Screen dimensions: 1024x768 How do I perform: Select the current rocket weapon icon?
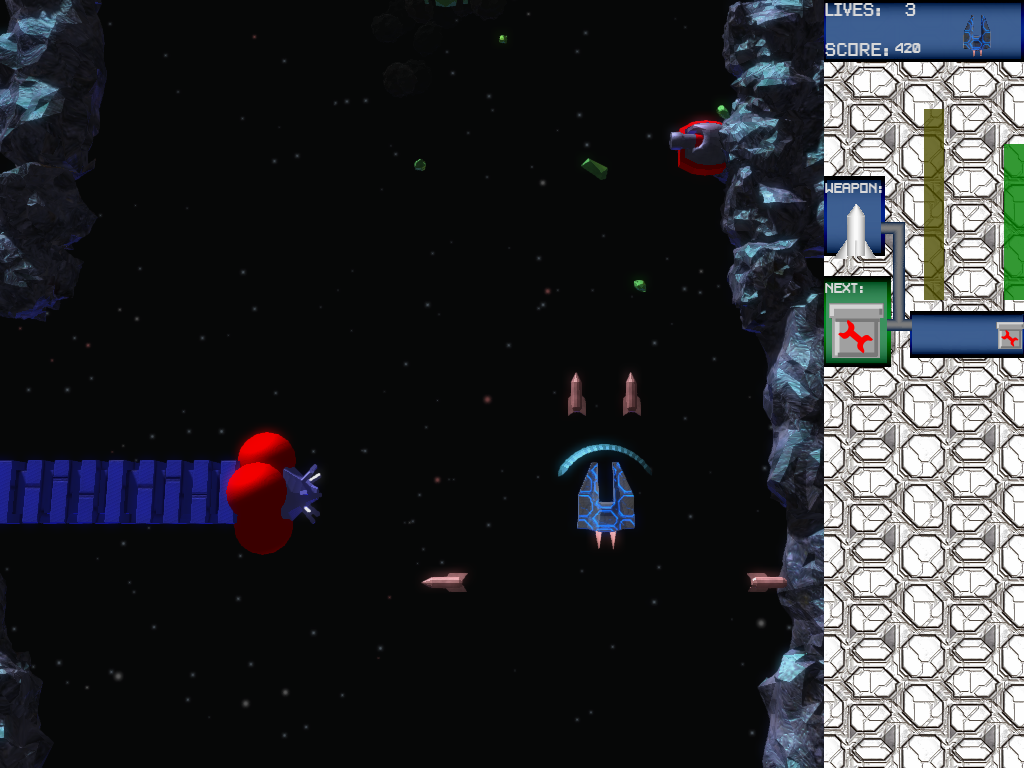854,229
